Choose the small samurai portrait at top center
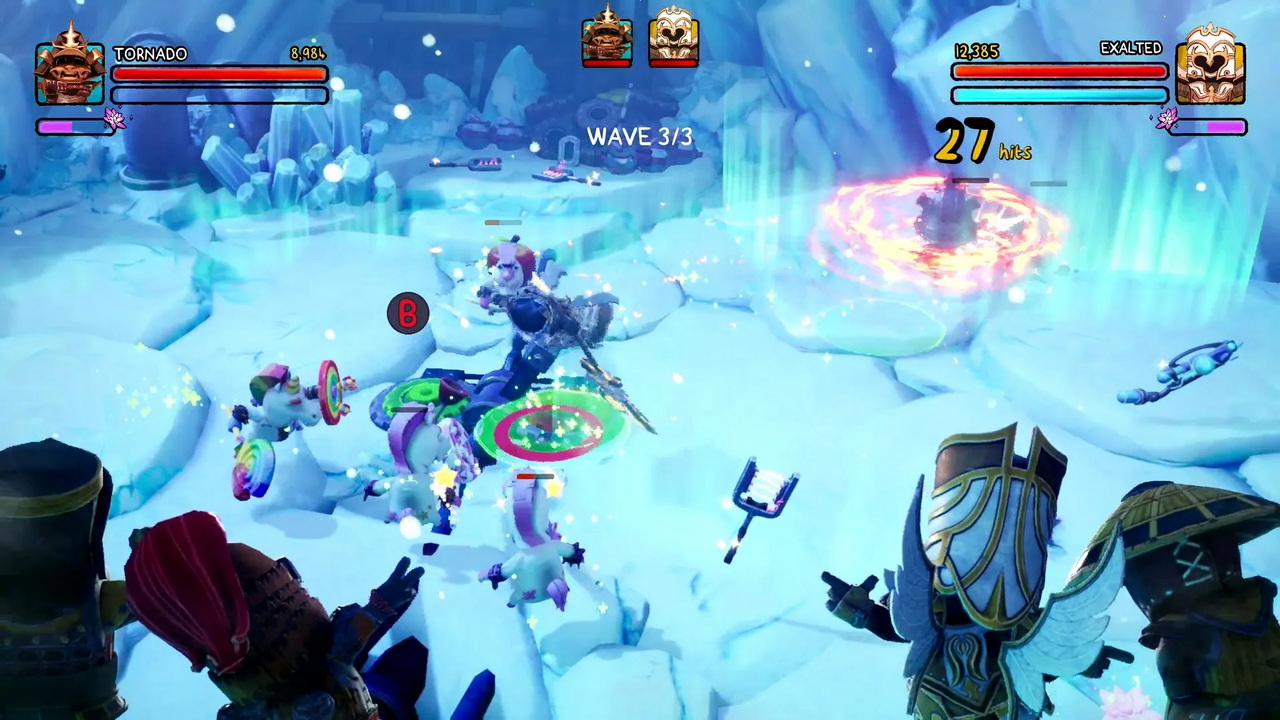The width and height of the screenshot is (1280, 720). 606,35
